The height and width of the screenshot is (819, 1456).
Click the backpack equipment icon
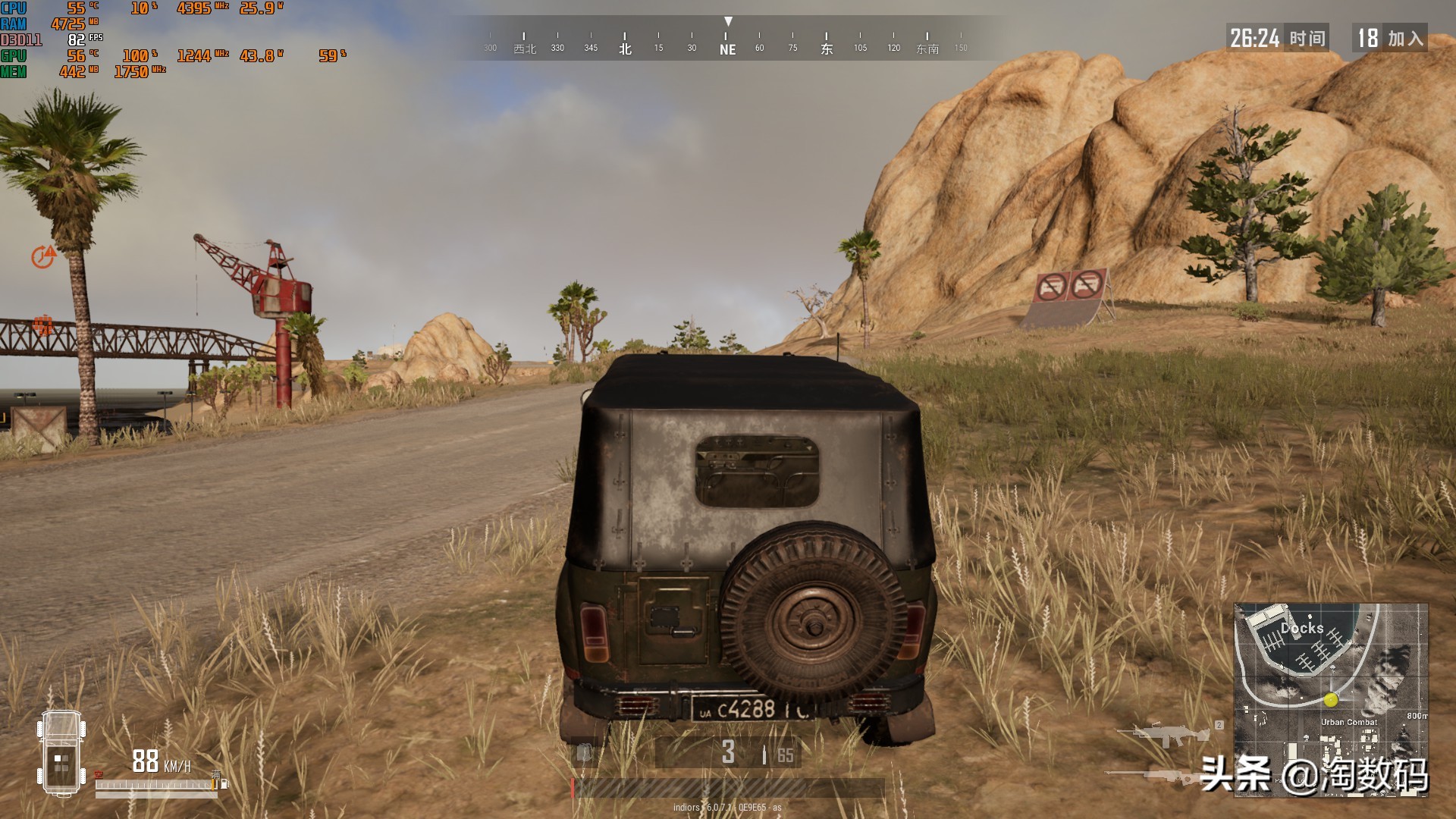(584, 752)
